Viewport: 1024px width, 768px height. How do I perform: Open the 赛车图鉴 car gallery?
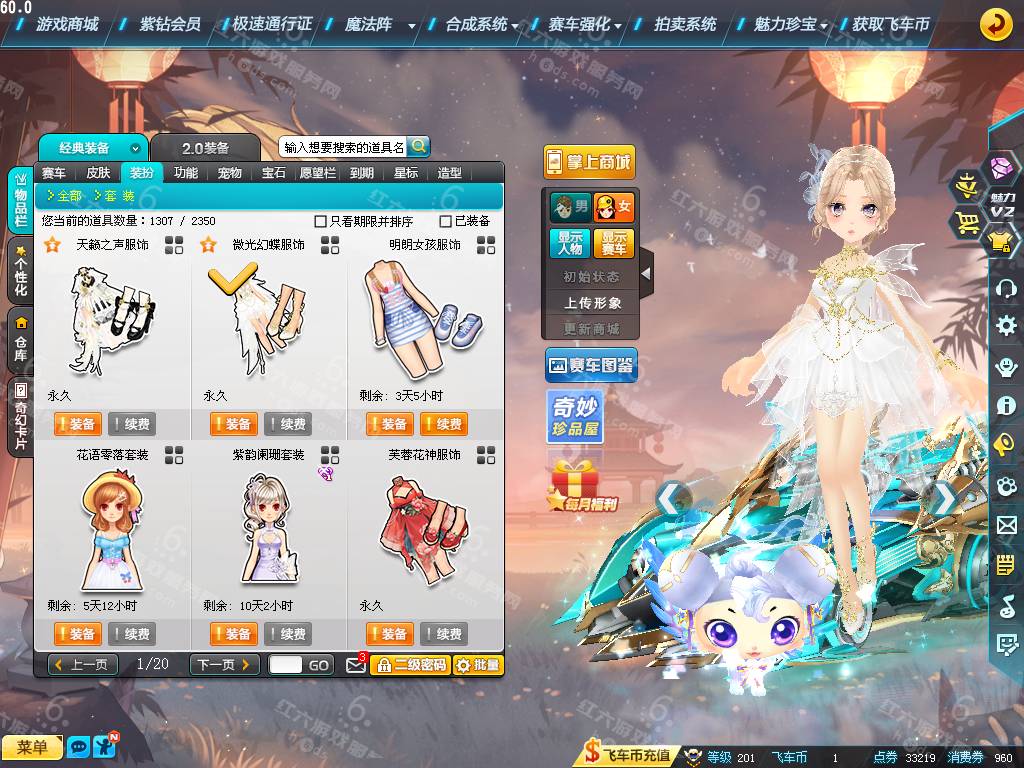tap(591, 366)
